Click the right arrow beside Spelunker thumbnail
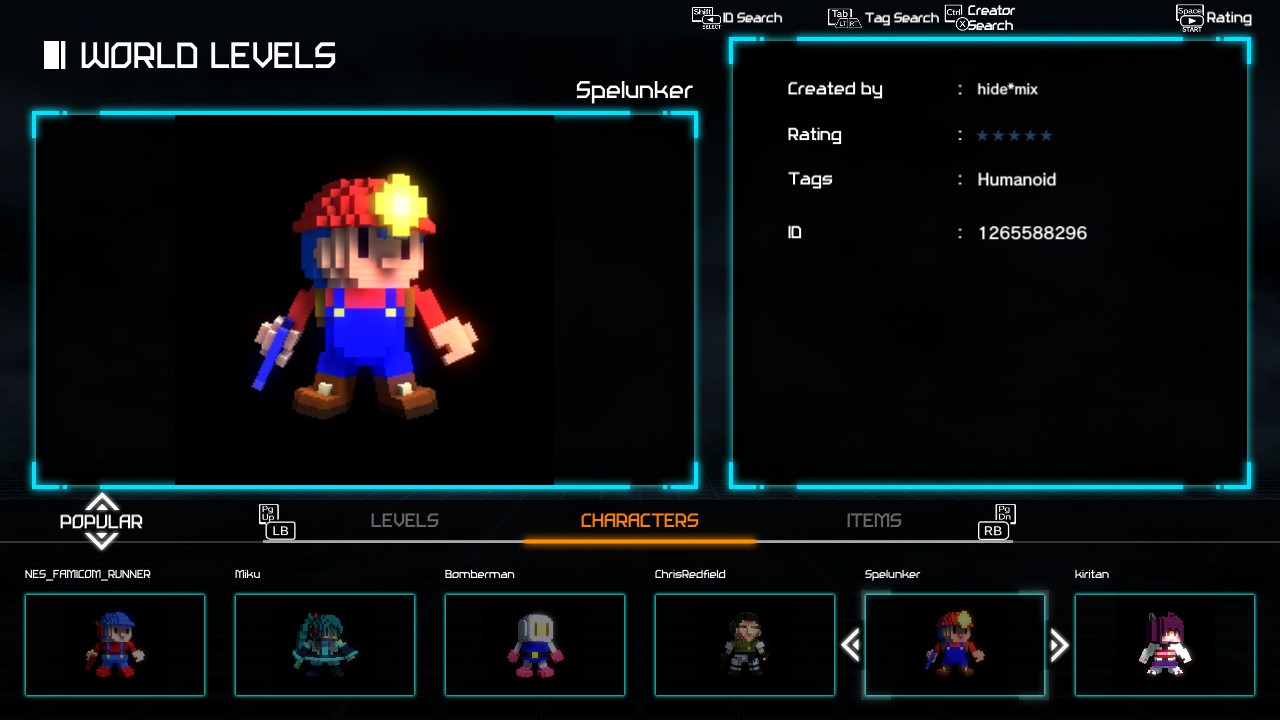1280x720 pixels. [1059, 645]
